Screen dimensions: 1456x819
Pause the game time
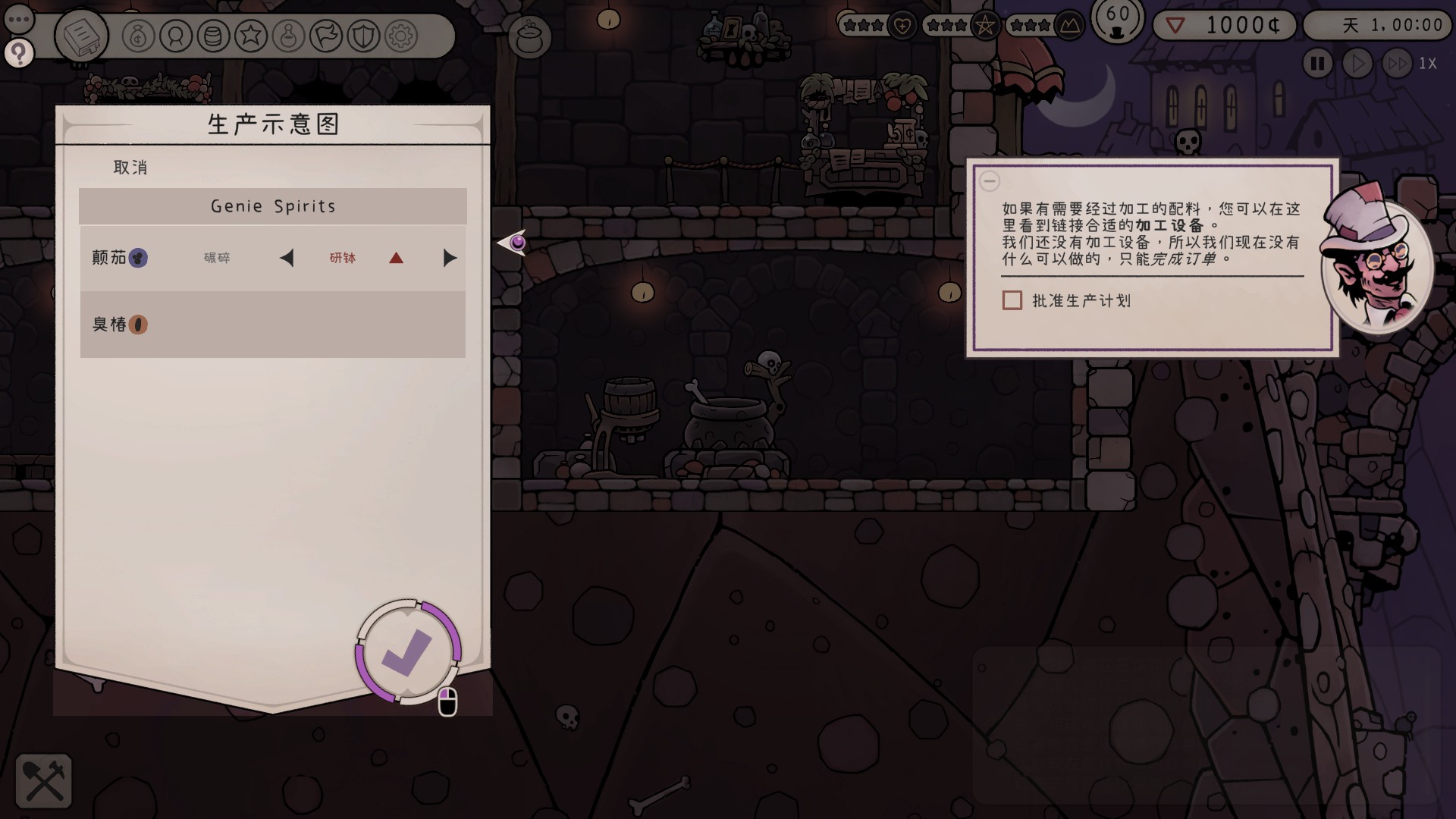[x=1318, y=64]
